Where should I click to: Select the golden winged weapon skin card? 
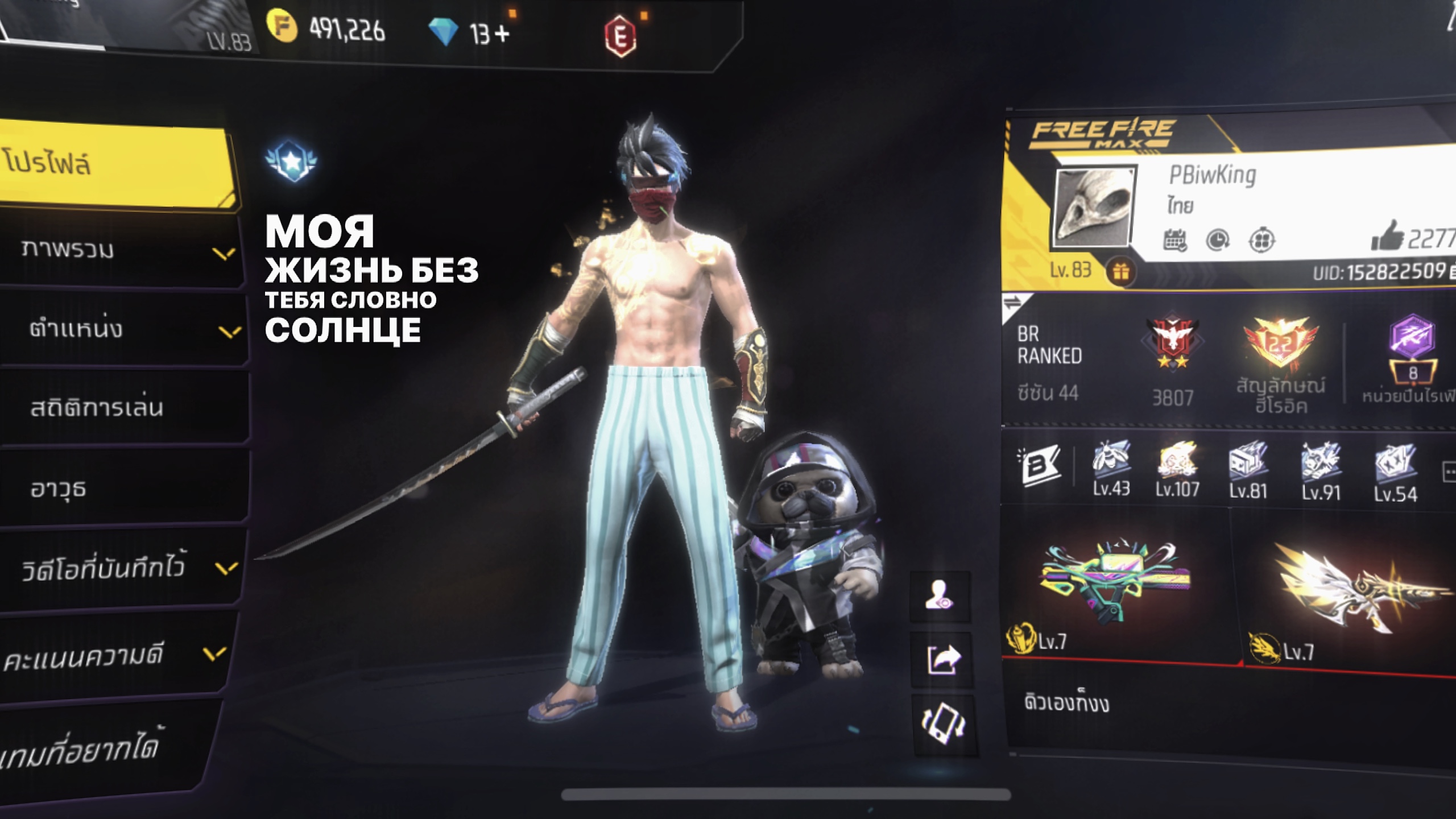(x=1348, y=591)
